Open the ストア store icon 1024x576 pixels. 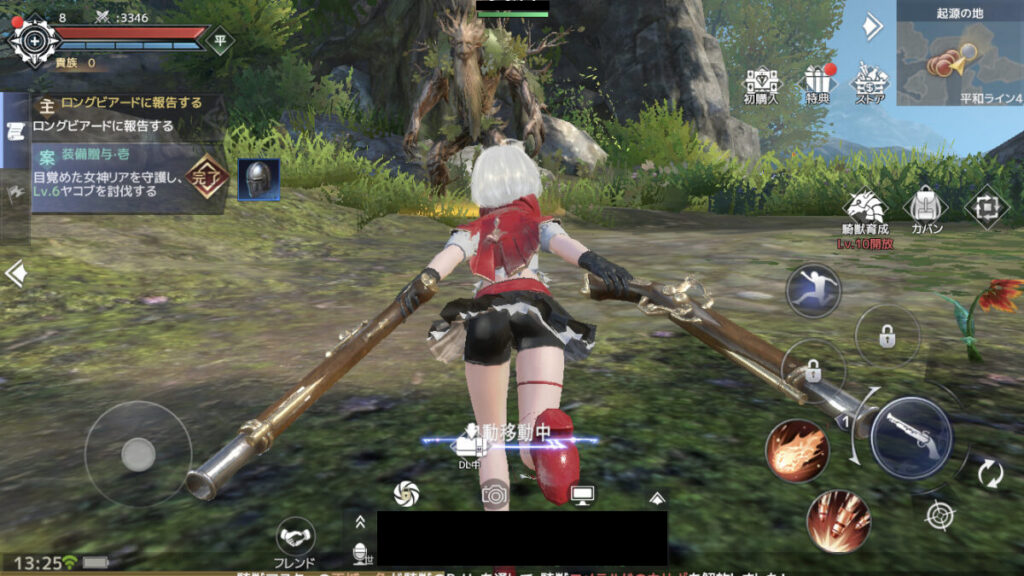coord(869,84)
